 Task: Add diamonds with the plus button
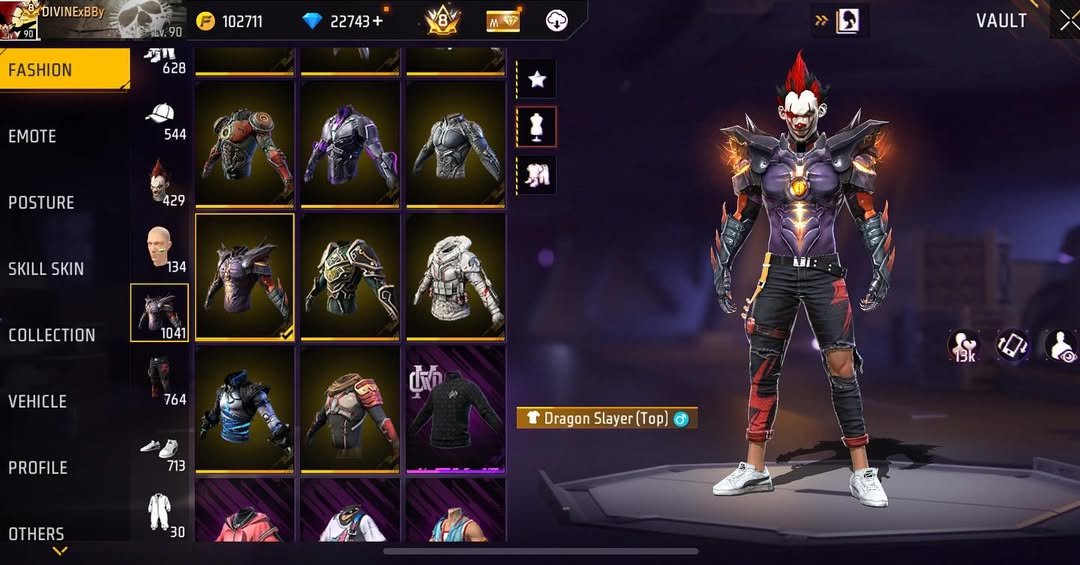coord(377,21)
